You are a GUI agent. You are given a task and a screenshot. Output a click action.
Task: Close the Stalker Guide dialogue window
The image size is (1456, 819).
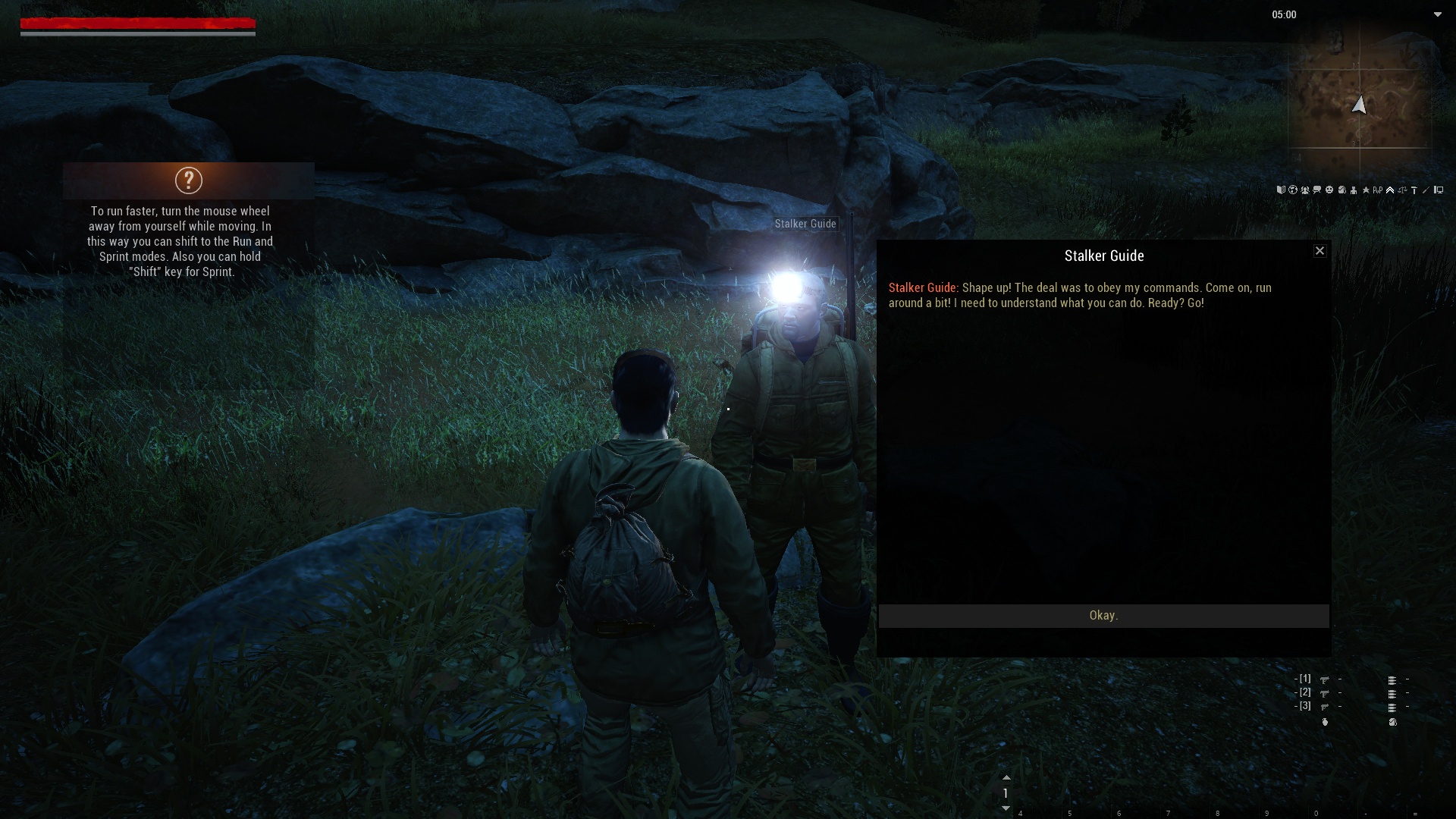pyautogui.click(x=1319, y=251)
